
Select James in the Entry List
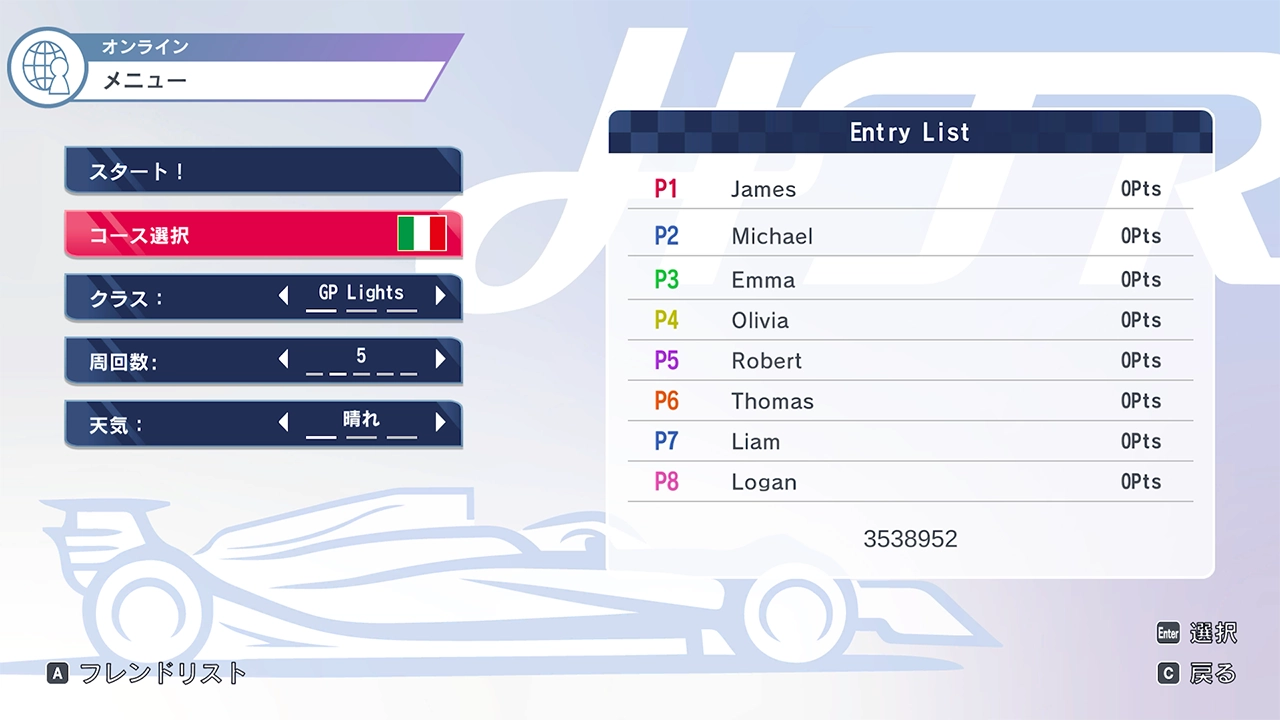pos(910,189)
